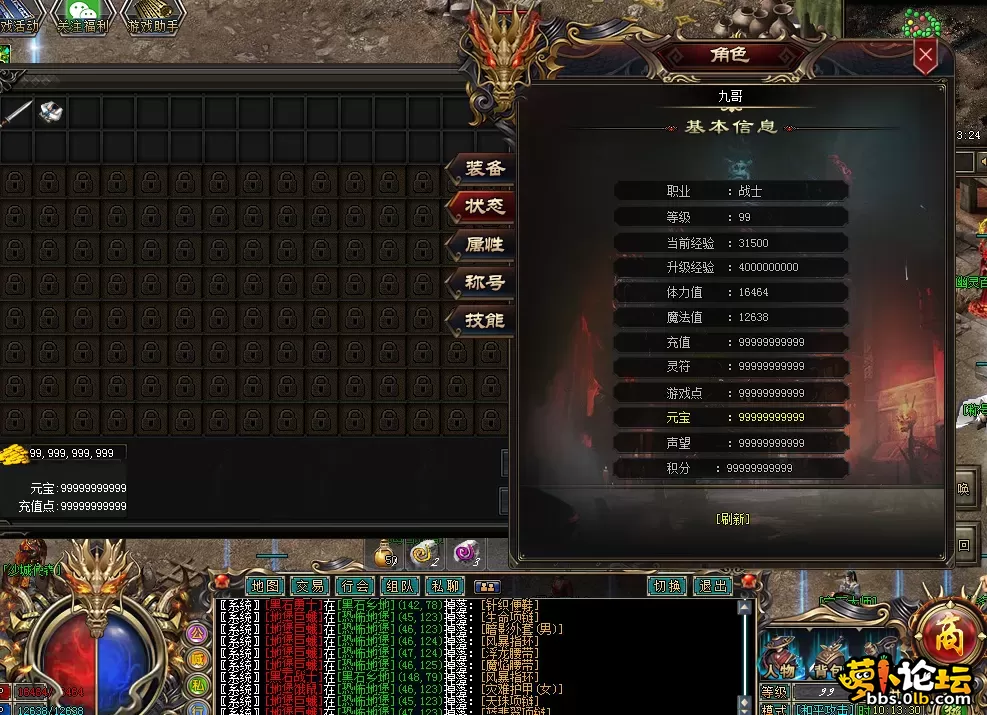Click the 交易 trade button
This screenshot has height=715, width=987.
click(310, 586)
